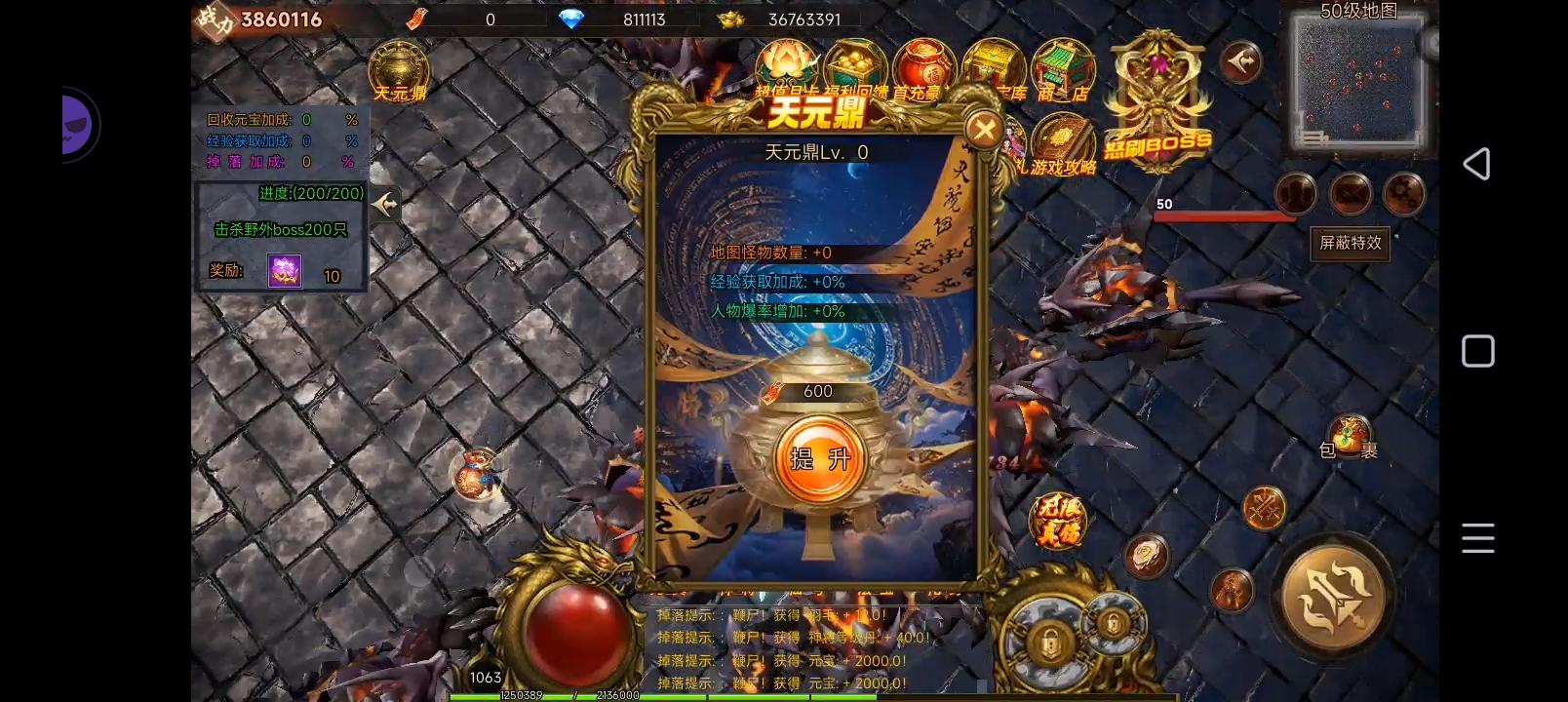This screenshot has width=1568, height=702.
Task: Open the 天元鼎 cauldron icon on the left
Action: click(x=397, y=66)
